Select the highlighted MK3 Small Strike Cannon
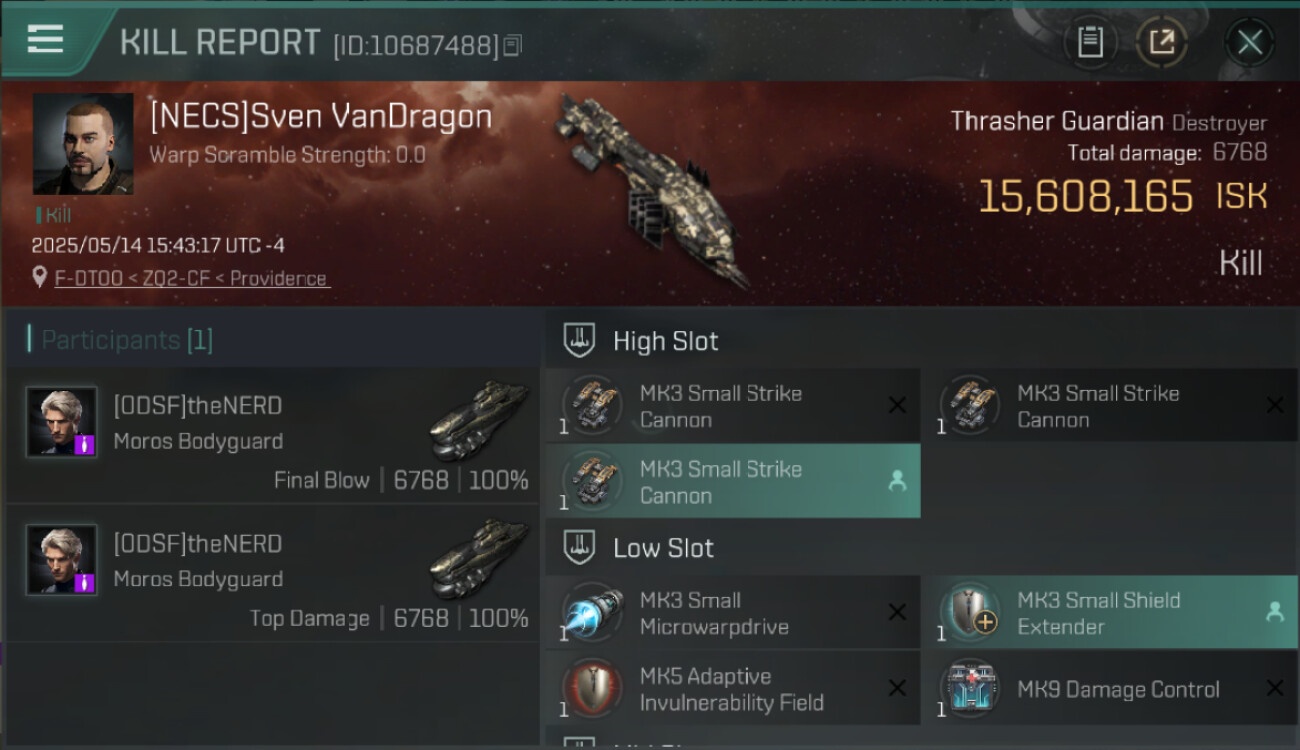 click(732, 481)
